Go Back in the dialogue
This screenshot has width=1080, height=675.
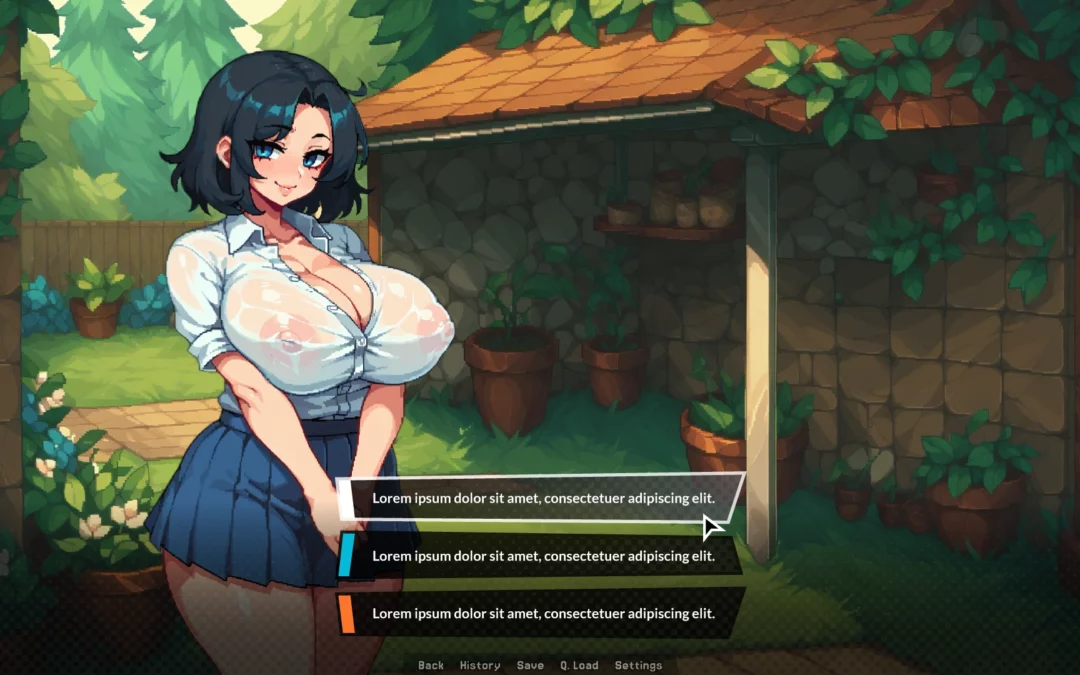coord(431,665)
